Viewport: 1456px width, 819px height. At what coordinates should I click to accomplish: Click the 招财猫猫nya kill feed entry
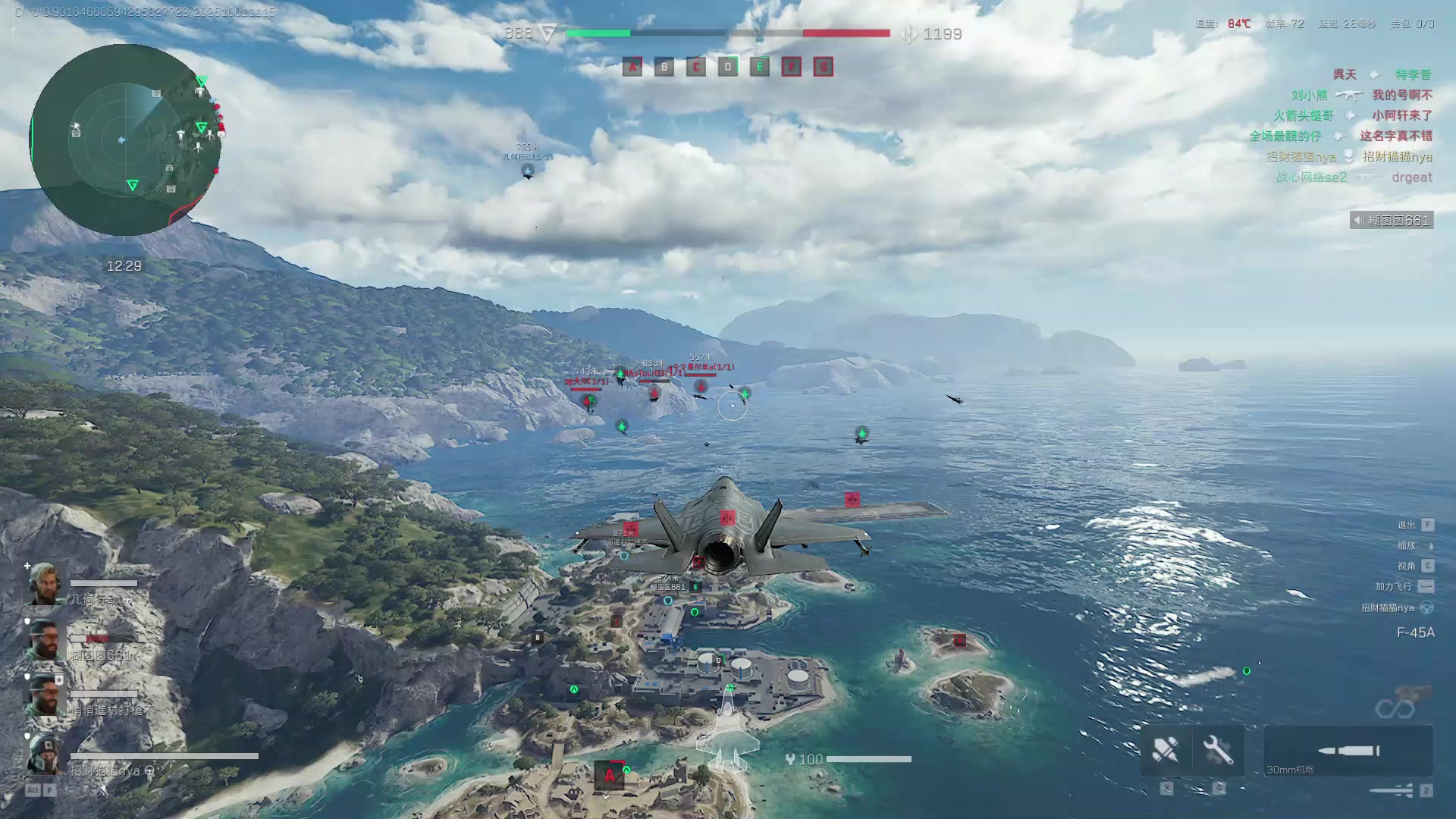pos(1348,157)
